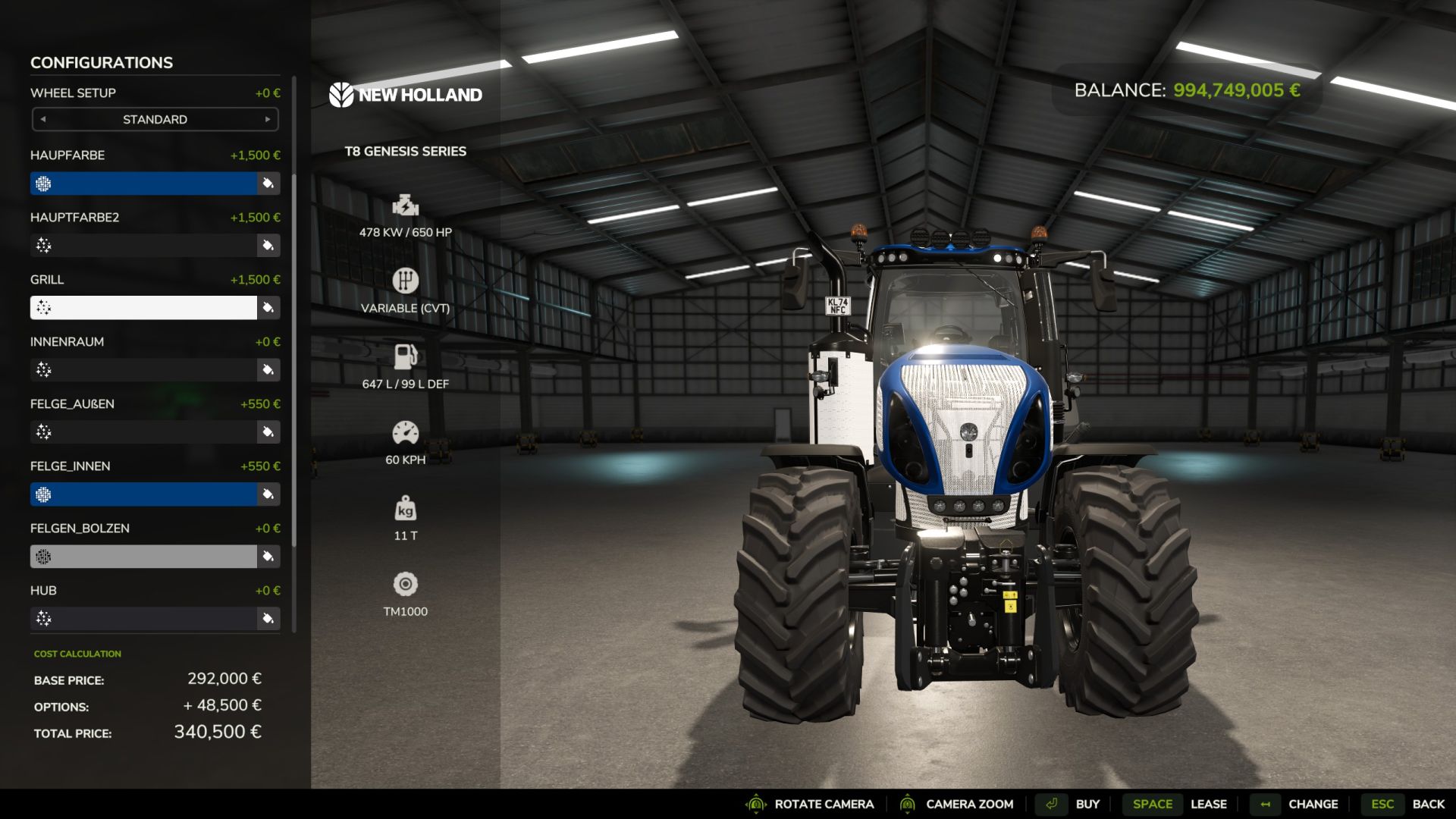Click BACK to exit the configurator
This screenshot has width=1456, height=819.
click(1429, 803)
